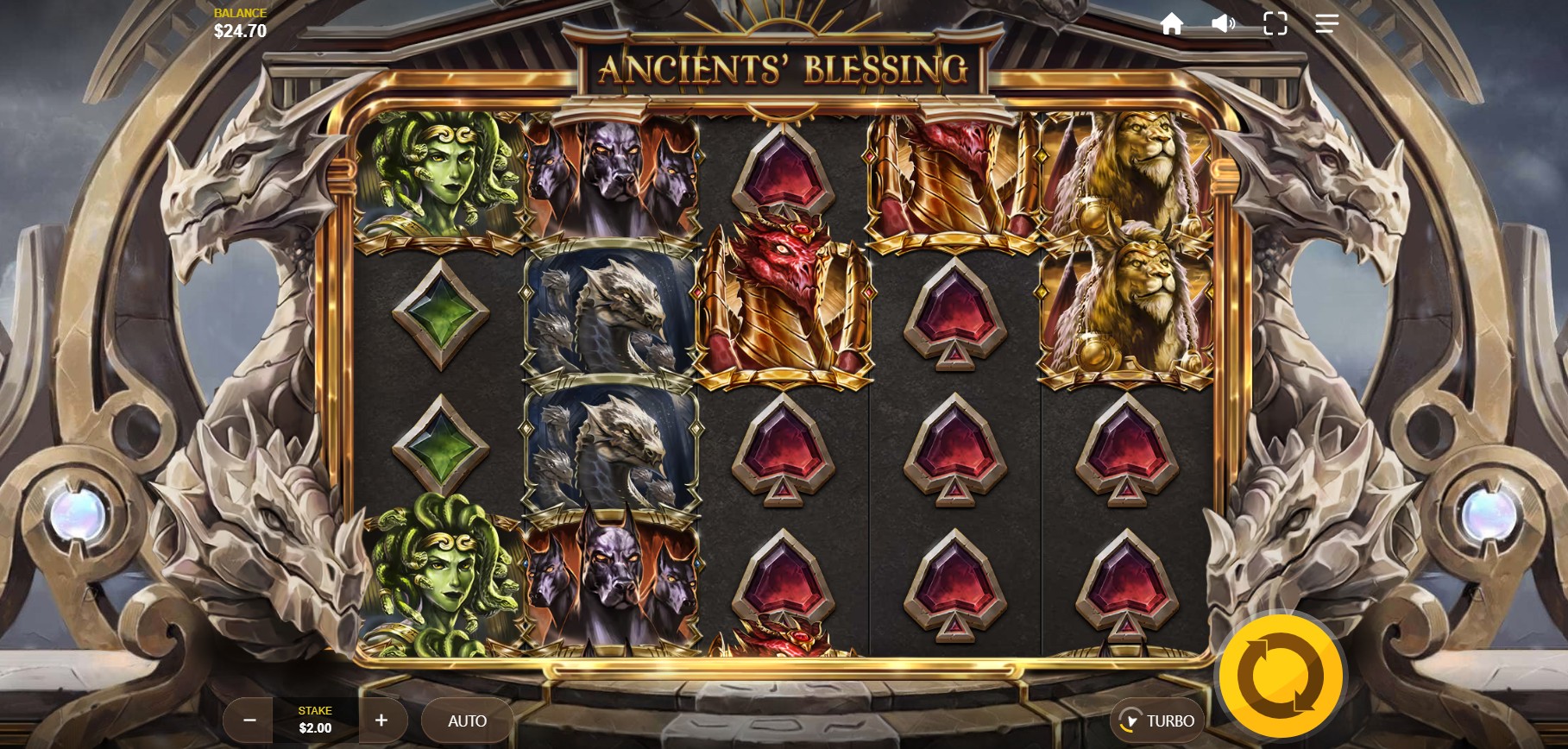Click the plus icon to raise stake
The image size is (1568, 749).
(x=380, y=720)
